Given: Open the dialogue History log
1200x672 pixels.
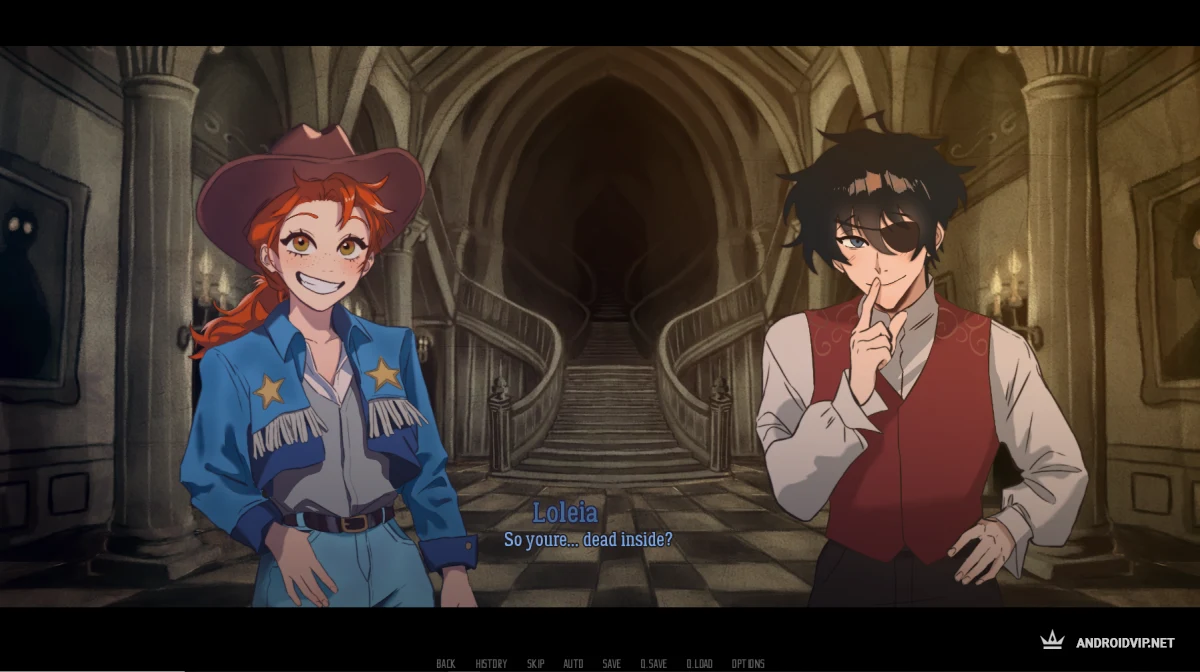Looking at the screenshot, I should coord(491,664).
